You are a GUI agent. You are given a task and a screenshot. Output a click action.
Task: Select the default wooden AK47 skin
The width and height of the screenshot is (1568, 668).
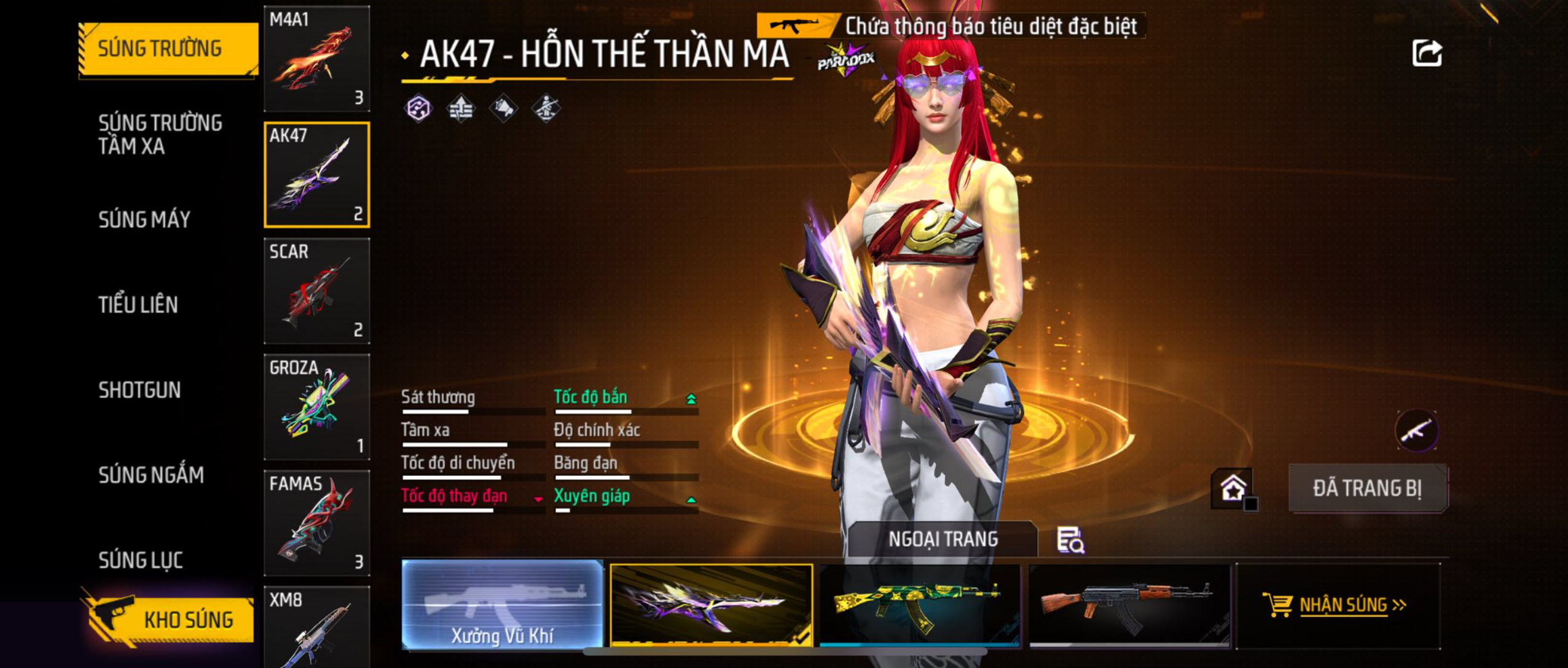(1129, 605)
